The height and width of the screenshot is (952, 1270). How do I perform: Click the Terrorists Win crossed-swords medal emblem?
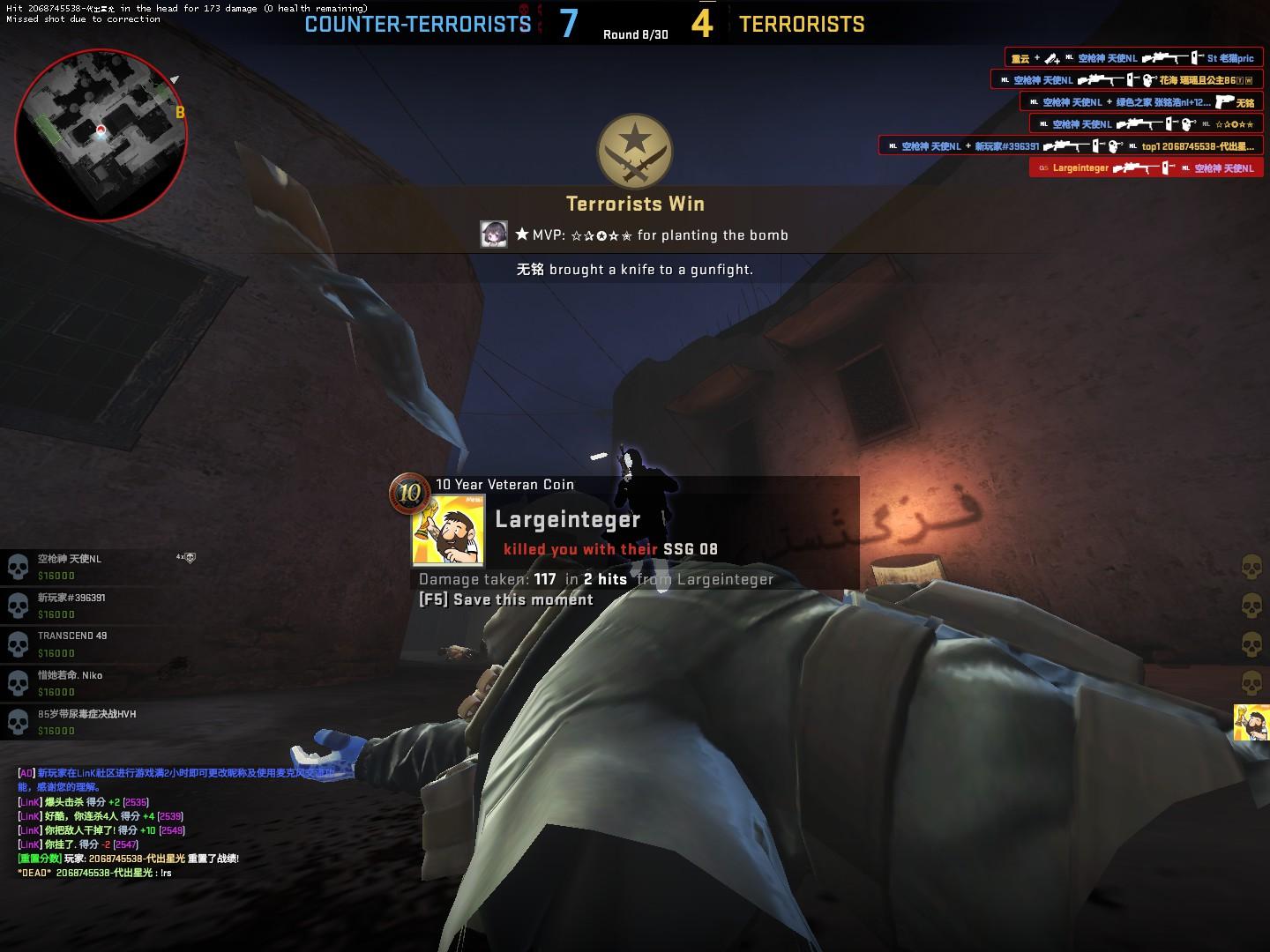635,152
